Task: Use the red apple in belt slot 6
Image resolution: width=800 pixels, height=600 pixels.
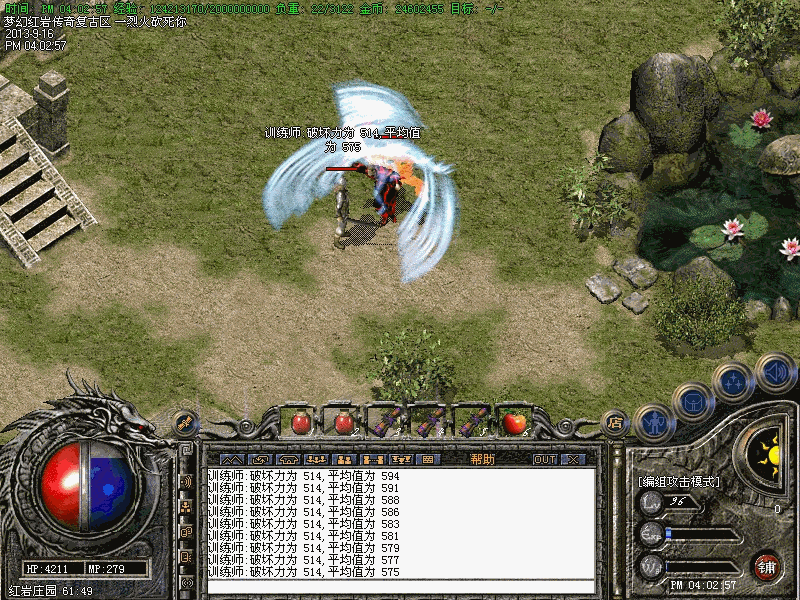Action: pyautogui.click(x=515, y=422)
